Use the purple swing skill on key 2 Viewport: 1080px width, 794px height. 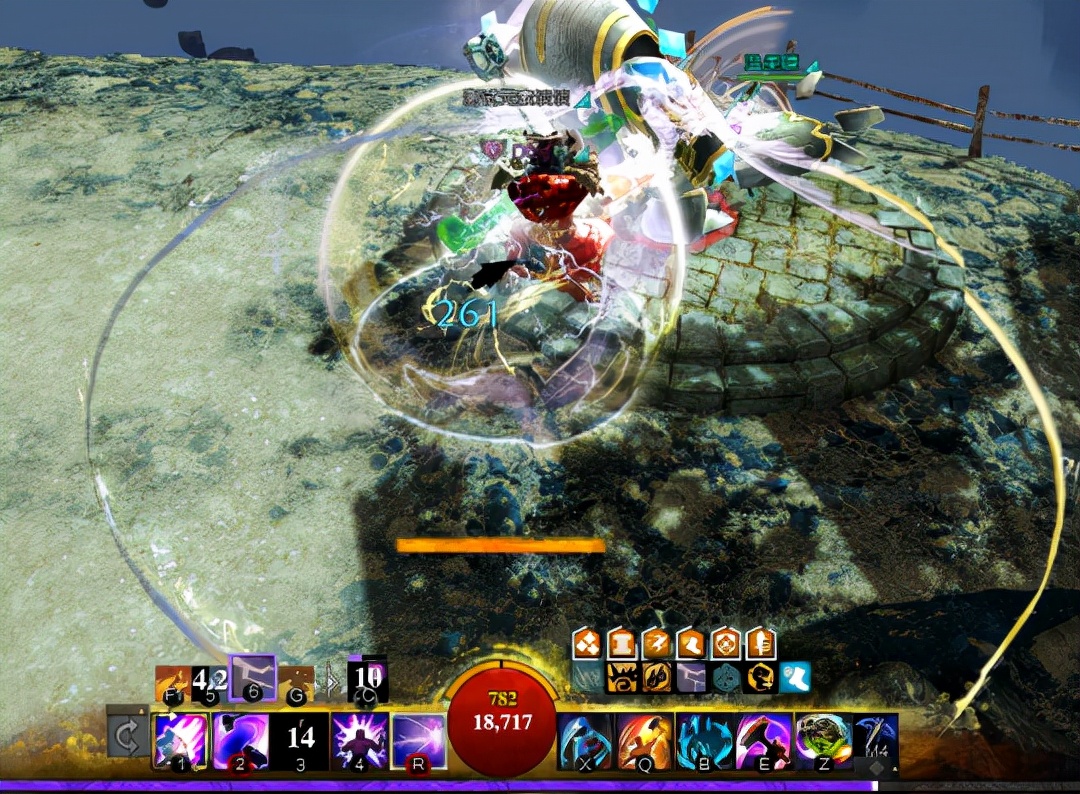(x=240, y=740)
